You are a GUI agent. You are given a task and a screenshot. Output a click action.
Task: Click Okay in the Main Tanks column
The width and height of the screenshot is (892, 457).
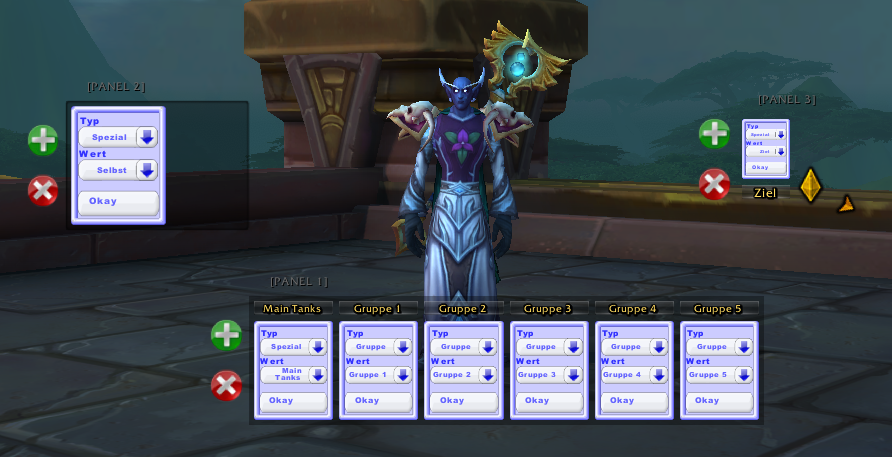292,401
